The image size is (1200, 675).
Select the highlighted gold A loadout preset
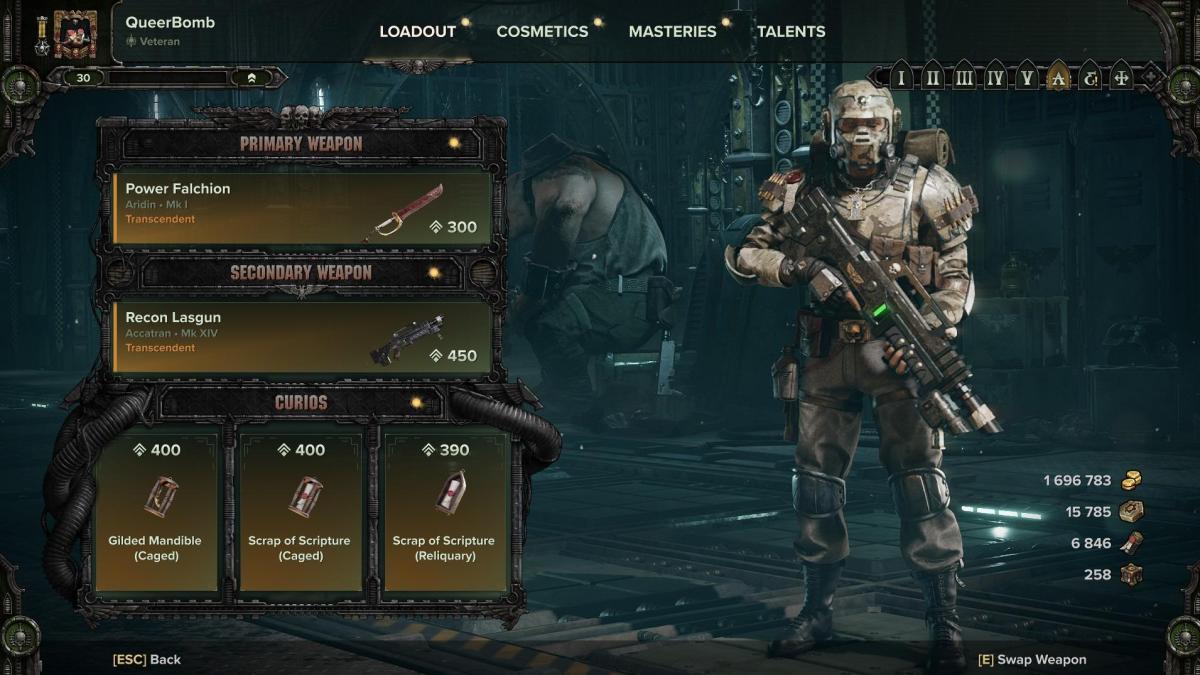click(1058, 77)
